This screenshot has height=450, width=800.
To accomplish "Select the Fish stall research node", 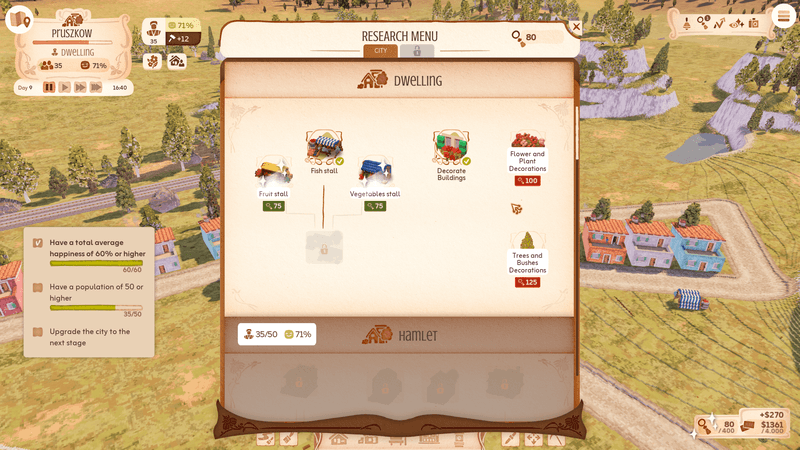I will click(x=324, y=148).
